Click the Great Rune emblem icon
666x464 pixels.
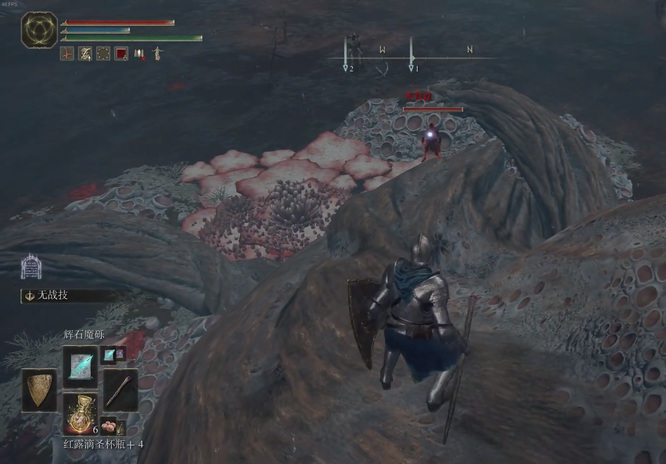pos(40,30)
